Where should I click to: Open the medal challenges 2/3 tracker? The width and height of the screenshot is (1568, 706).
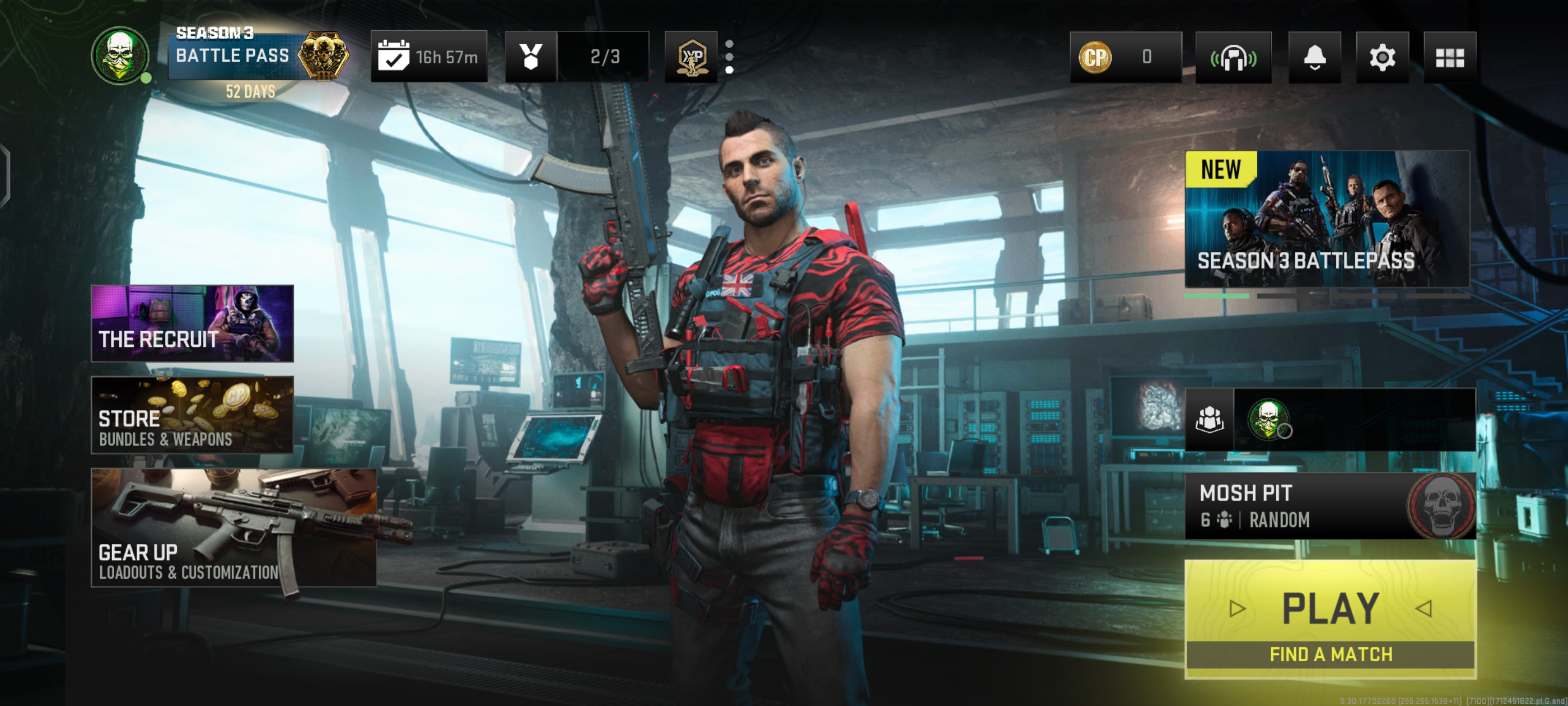[576, 57]
